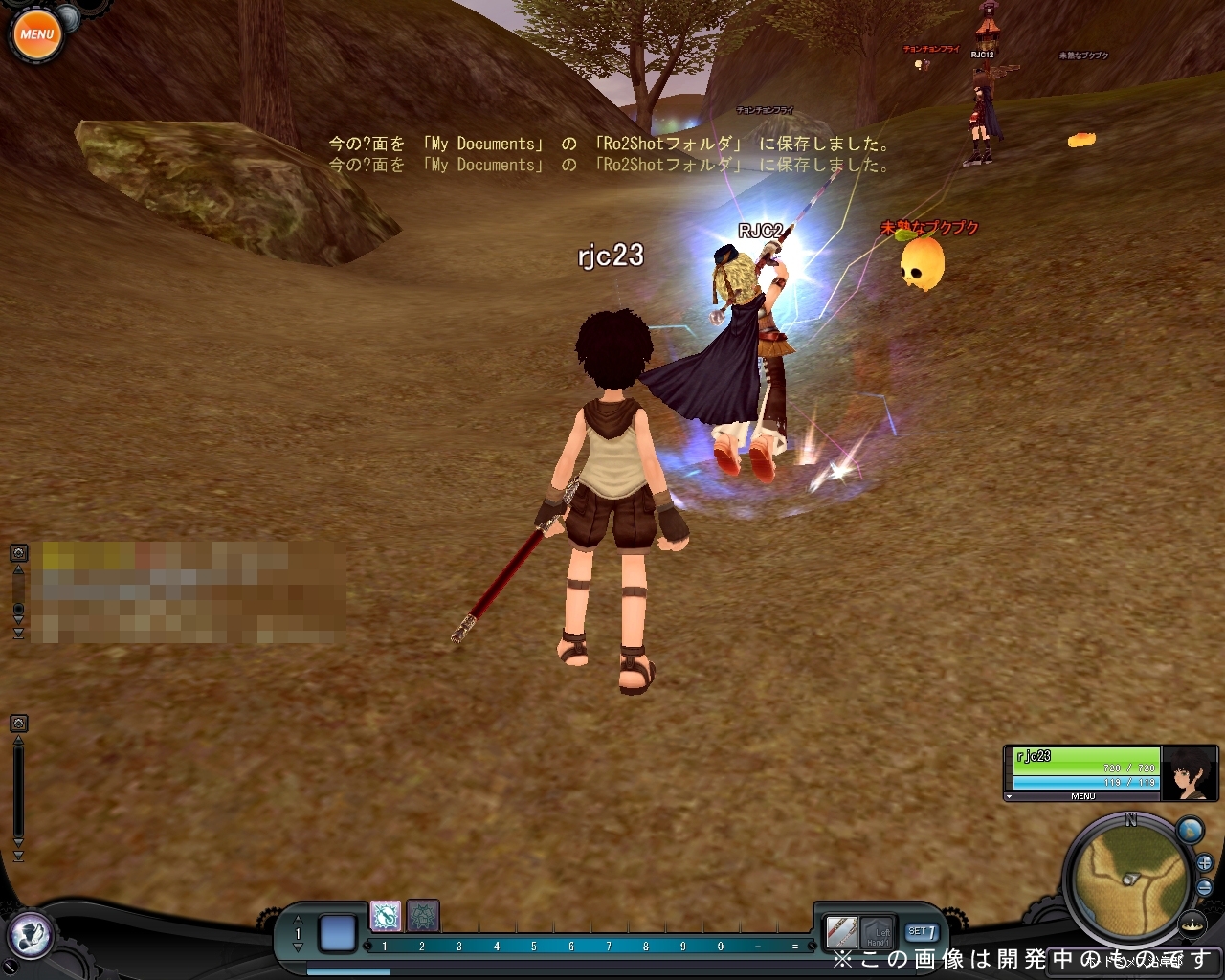Click the large blue square hotbar slot
This screenshot has width=1225, height=980.
click(337, 933)
